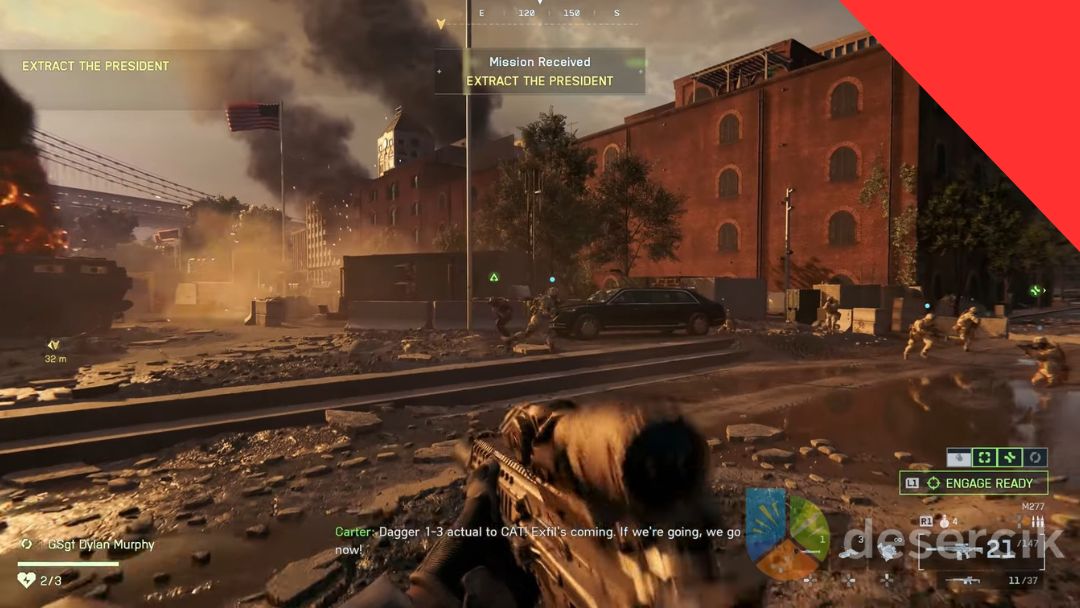Click the Mission Received notification banner
The width and height of the screenshot is (1080, 608).
point(540,71)
